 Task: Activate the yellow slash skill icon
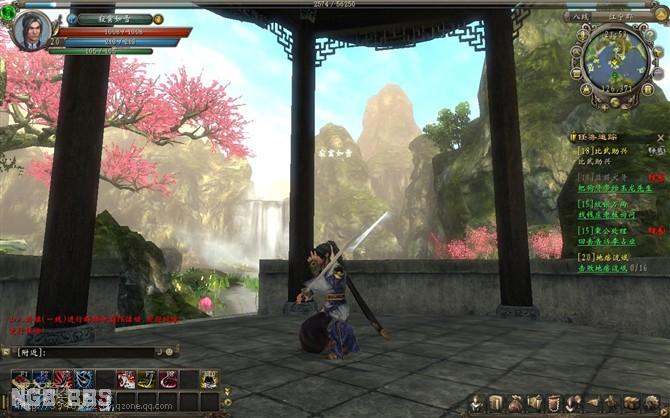click(146, 379)
